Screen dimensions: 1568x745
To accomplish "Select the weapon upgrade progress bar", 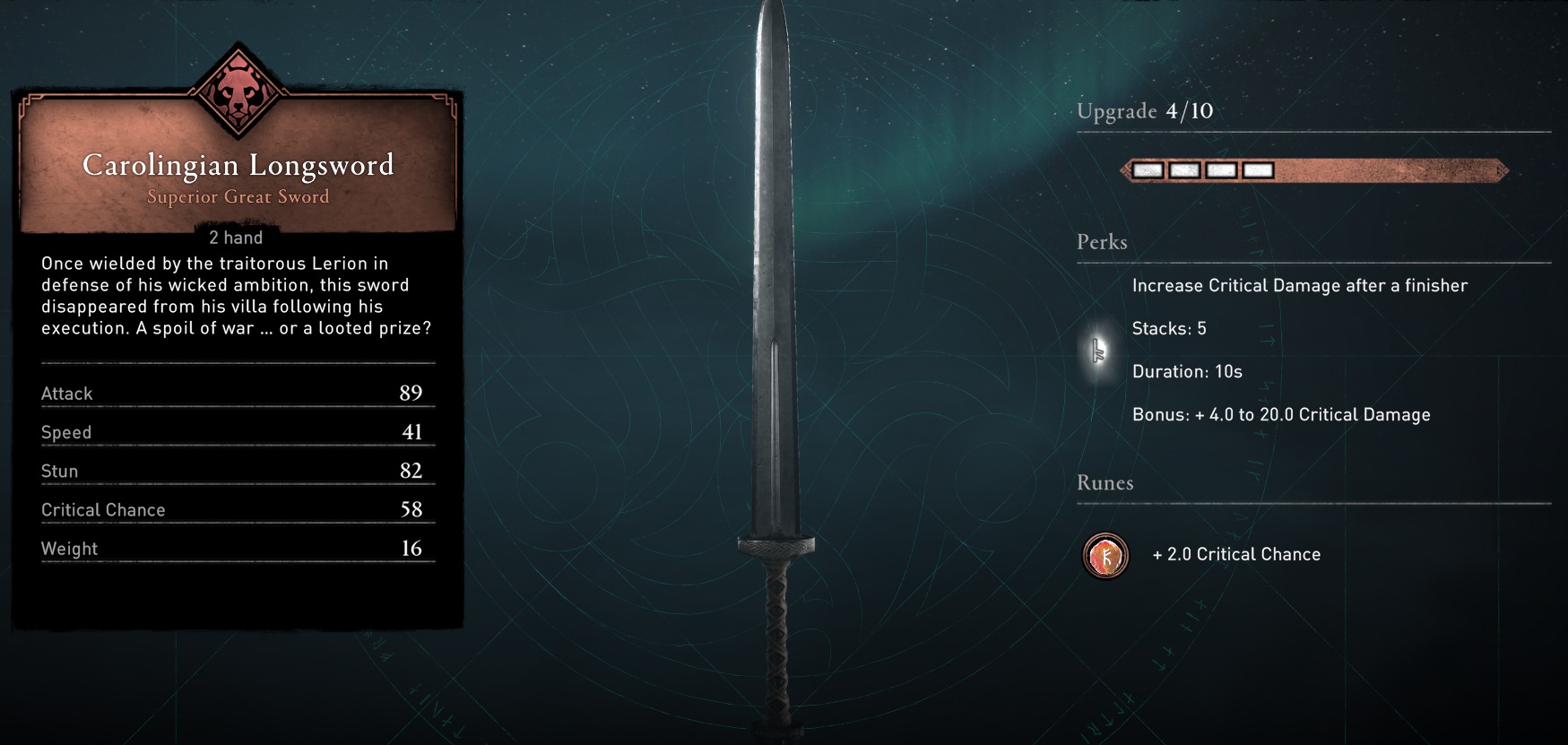I will (1313, 170).
